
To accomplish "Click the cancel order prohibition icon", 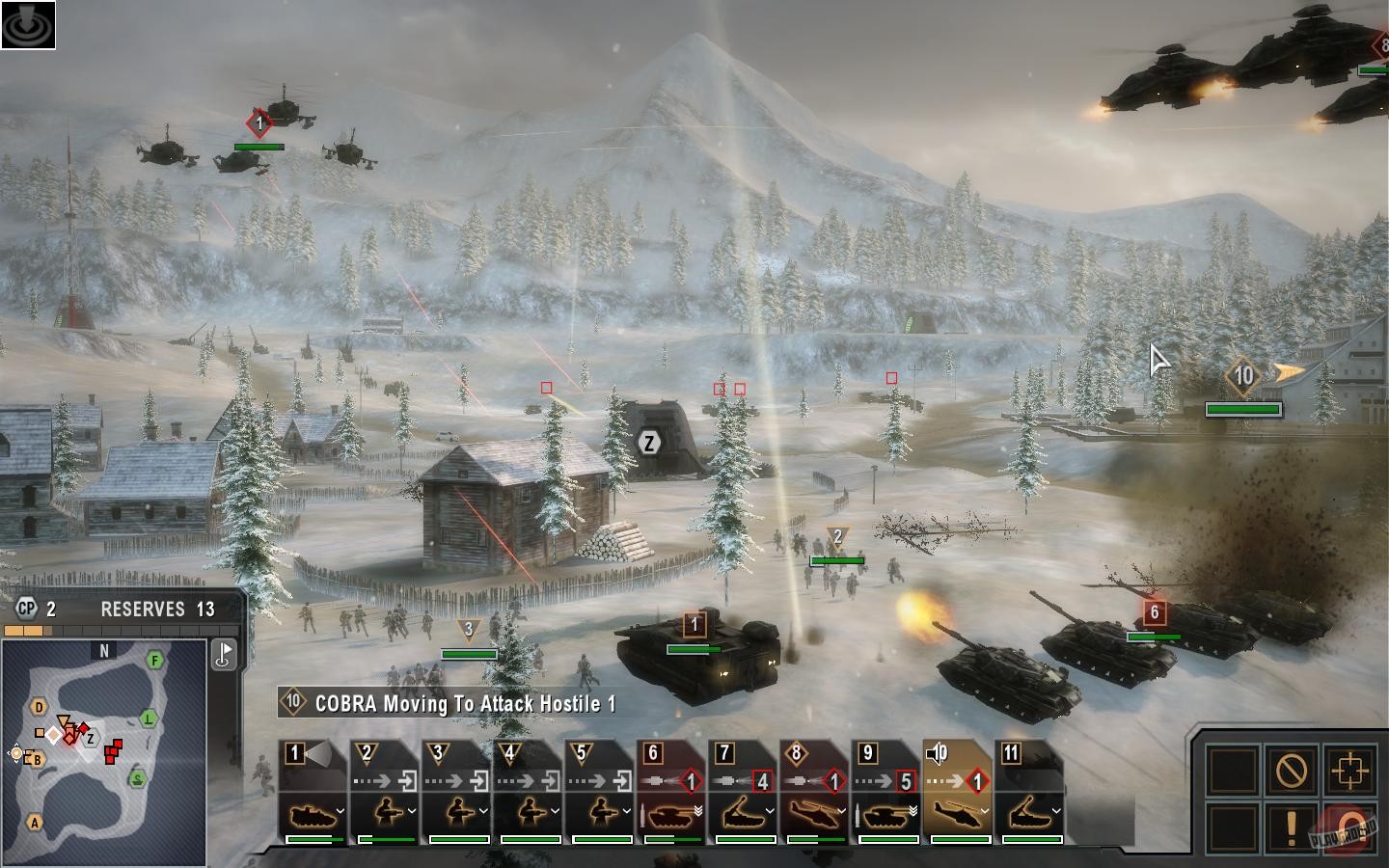I will click(x=1290, y=769).
